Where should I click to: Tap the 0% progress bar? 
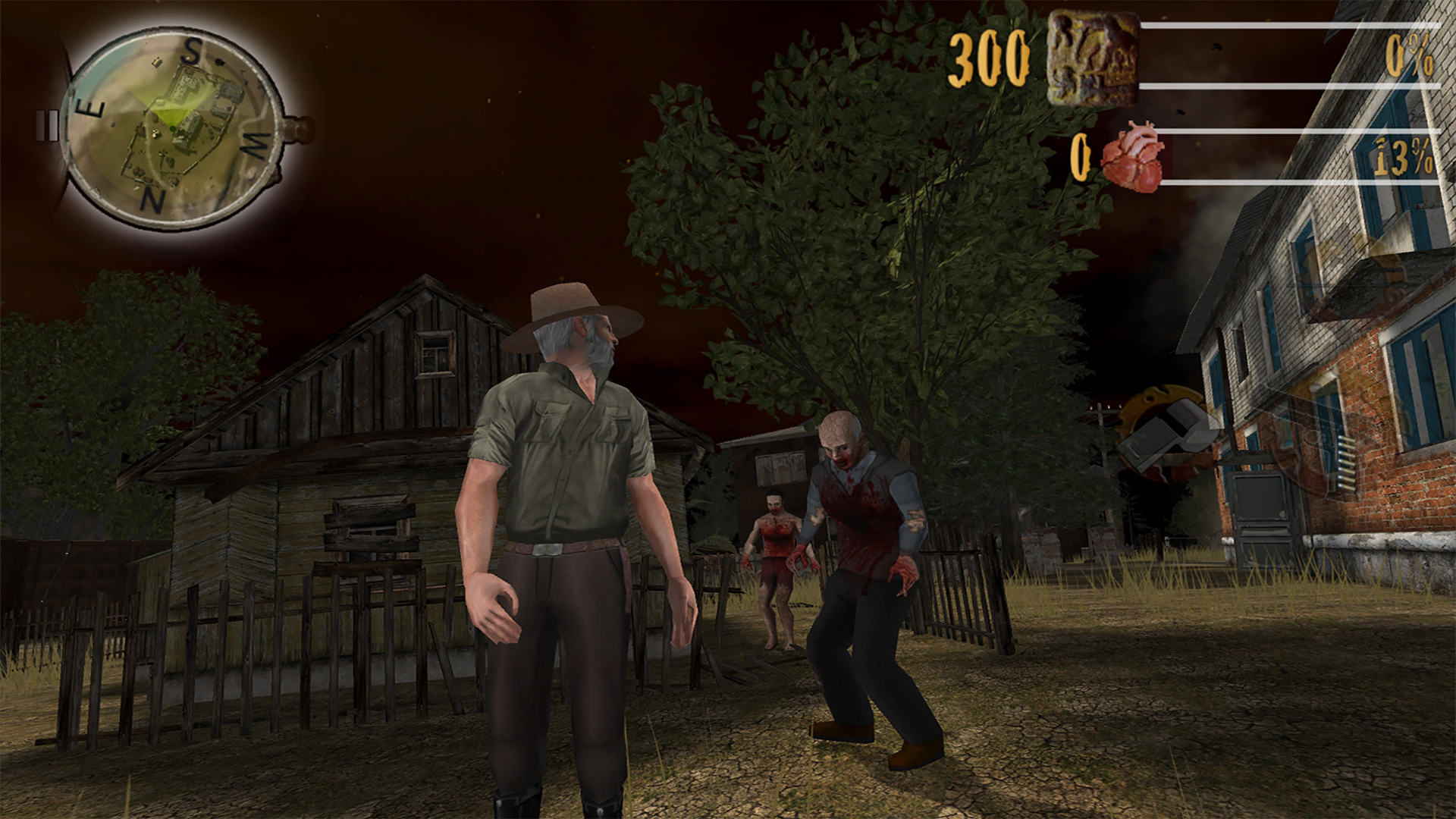click(x=1289, y=53)
